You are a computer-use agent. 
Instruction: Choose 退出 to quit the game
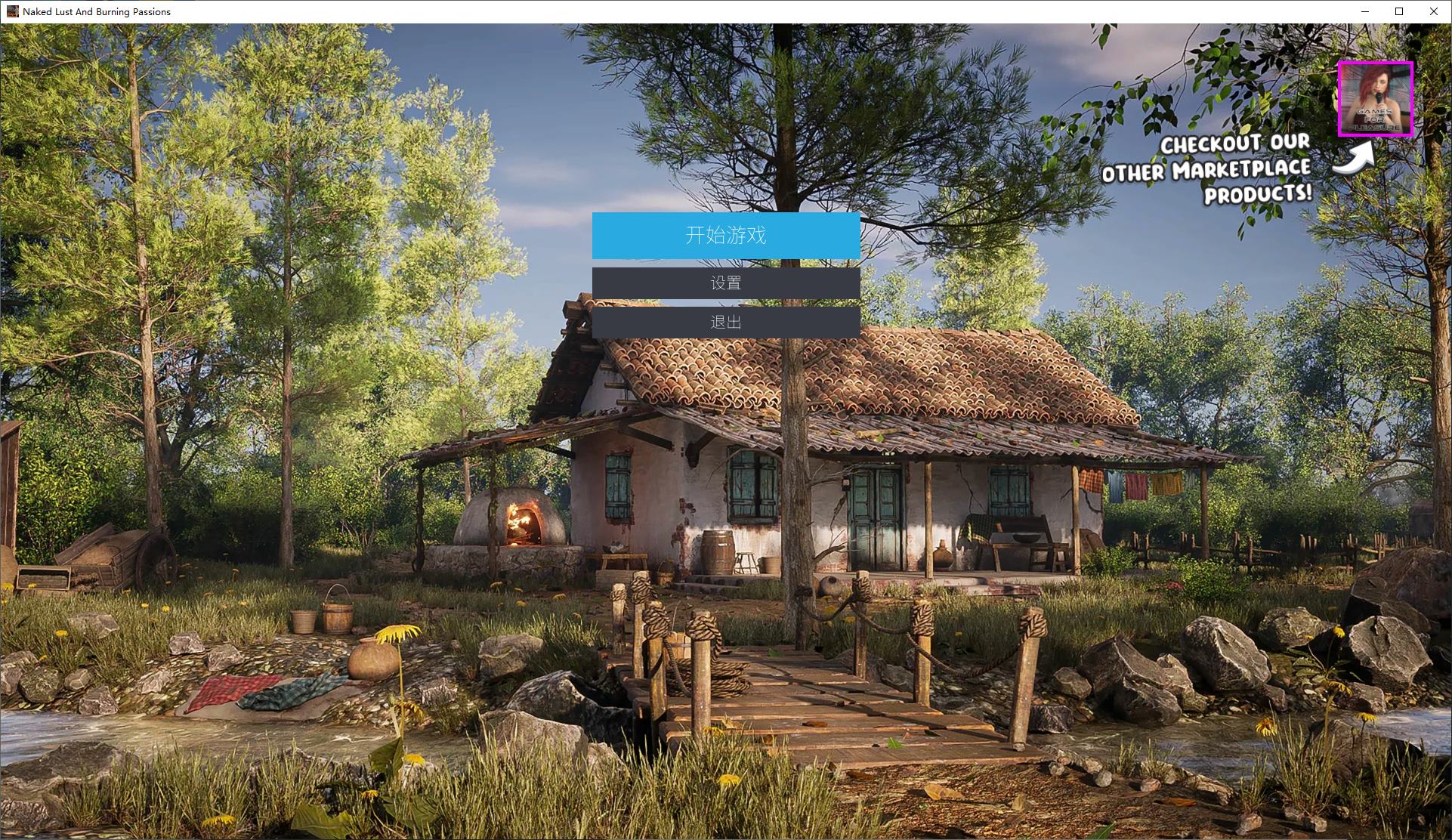[725, 323]
